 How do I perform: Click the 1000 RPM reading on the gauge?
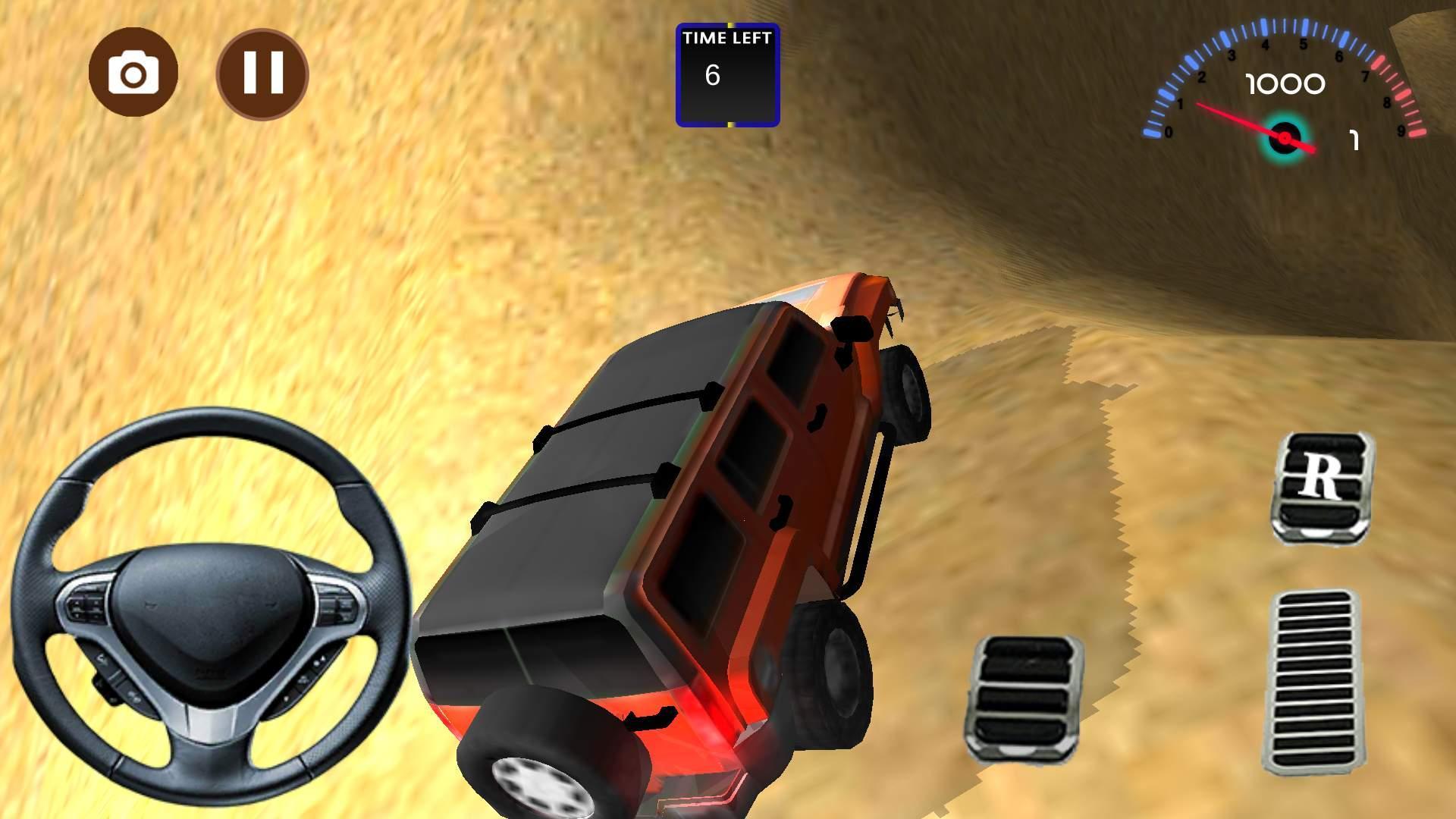point(1283,85)
